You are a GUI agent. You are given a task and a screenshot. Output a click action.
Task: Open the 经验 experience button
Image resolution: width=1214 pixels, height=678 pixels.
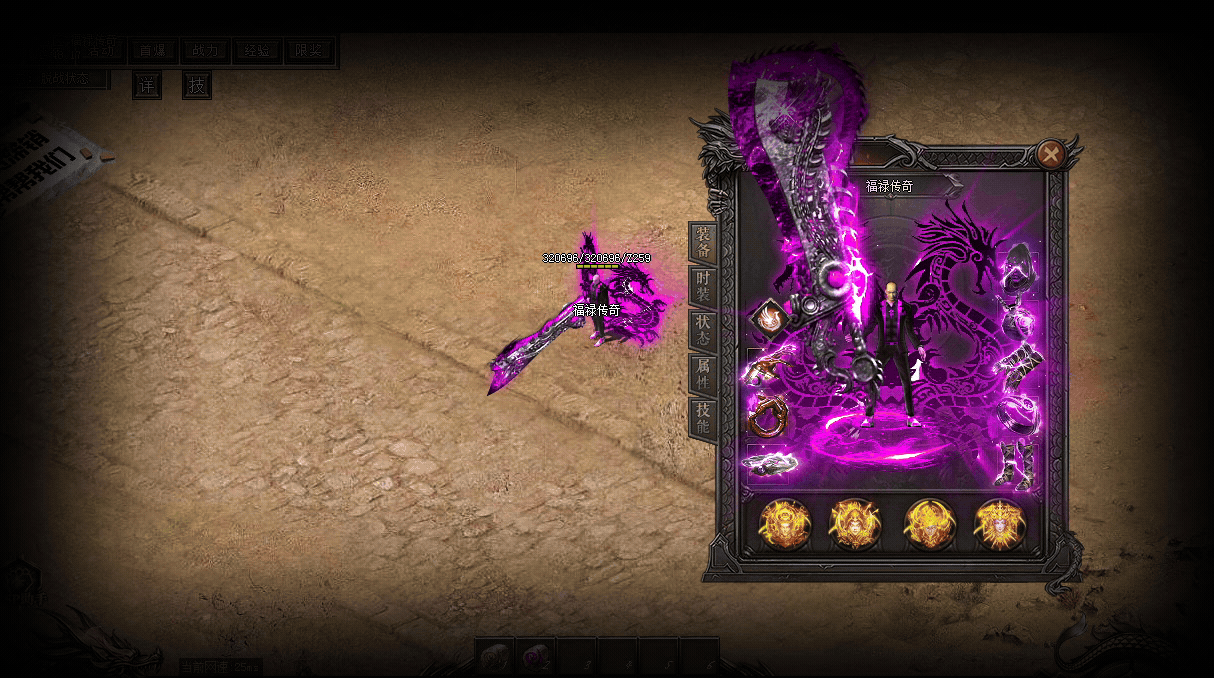257,51
